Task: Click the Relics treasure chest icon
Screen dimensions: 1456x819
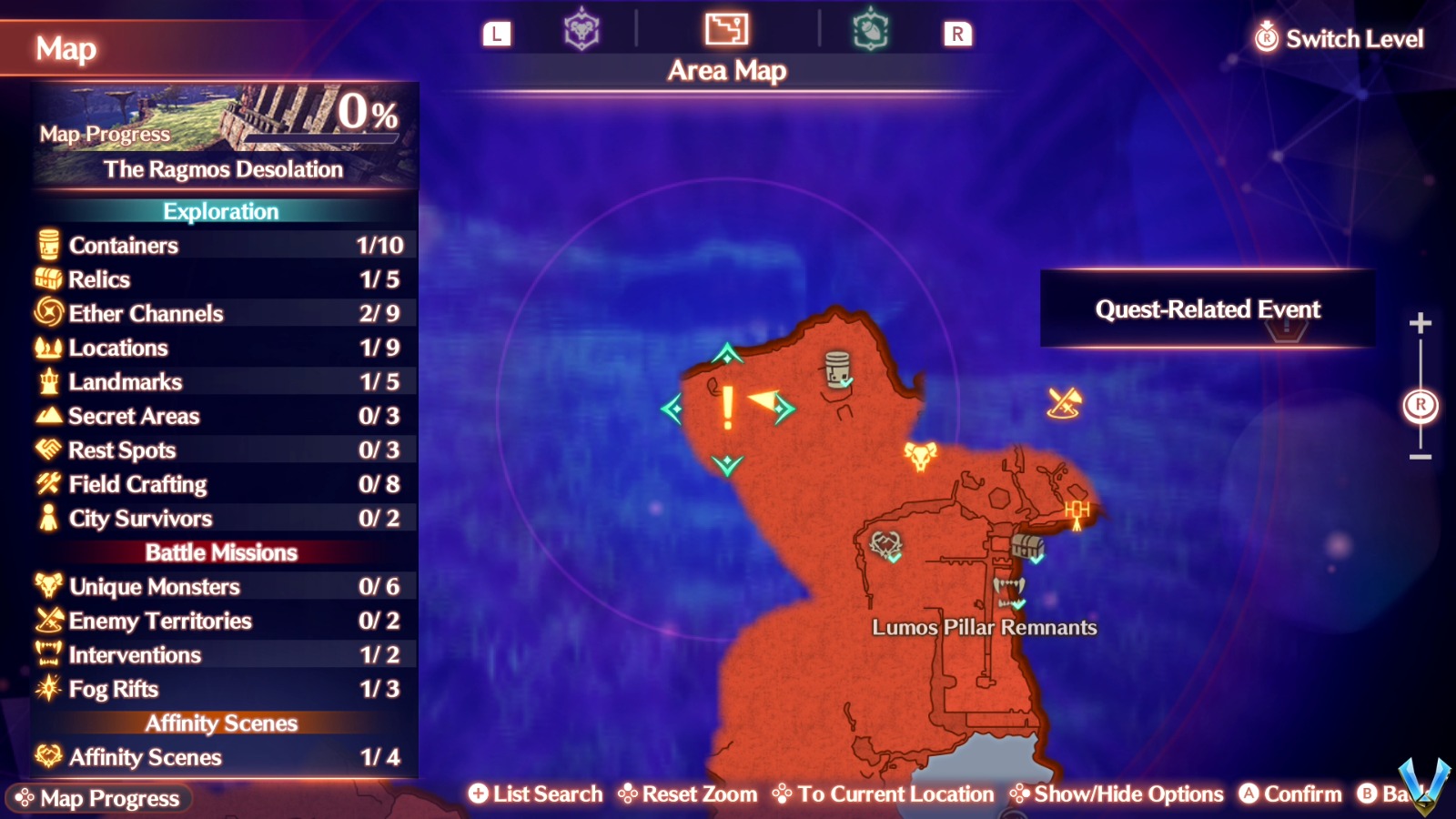Action: 47,279
